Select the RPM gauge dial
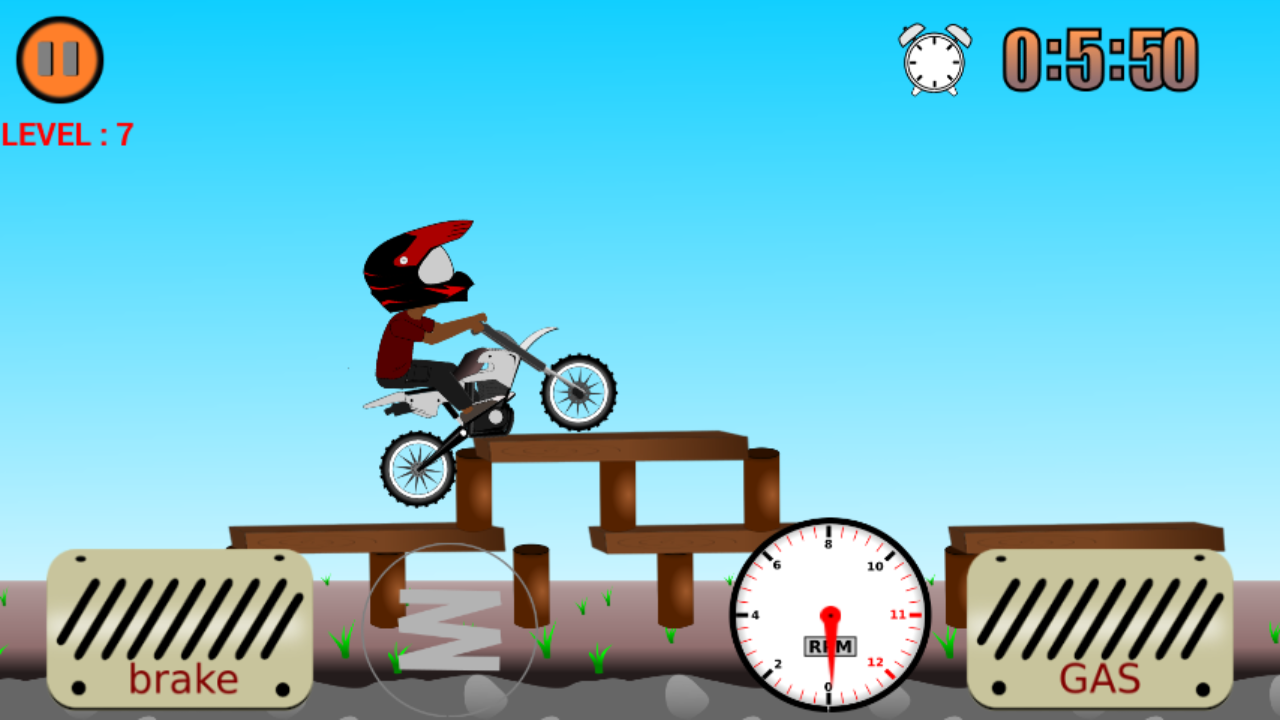1280x720 pixels. click(832, 615)
